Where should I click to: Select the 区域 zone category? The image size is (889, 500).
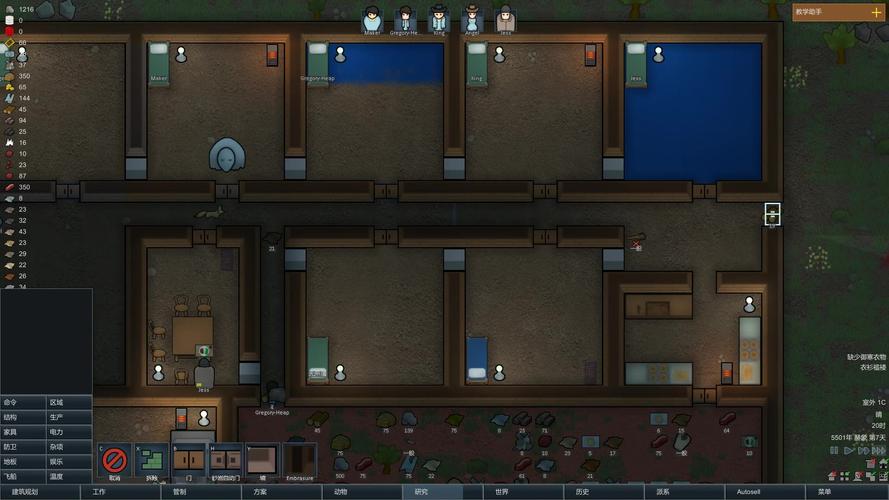(x=69, y=402)
